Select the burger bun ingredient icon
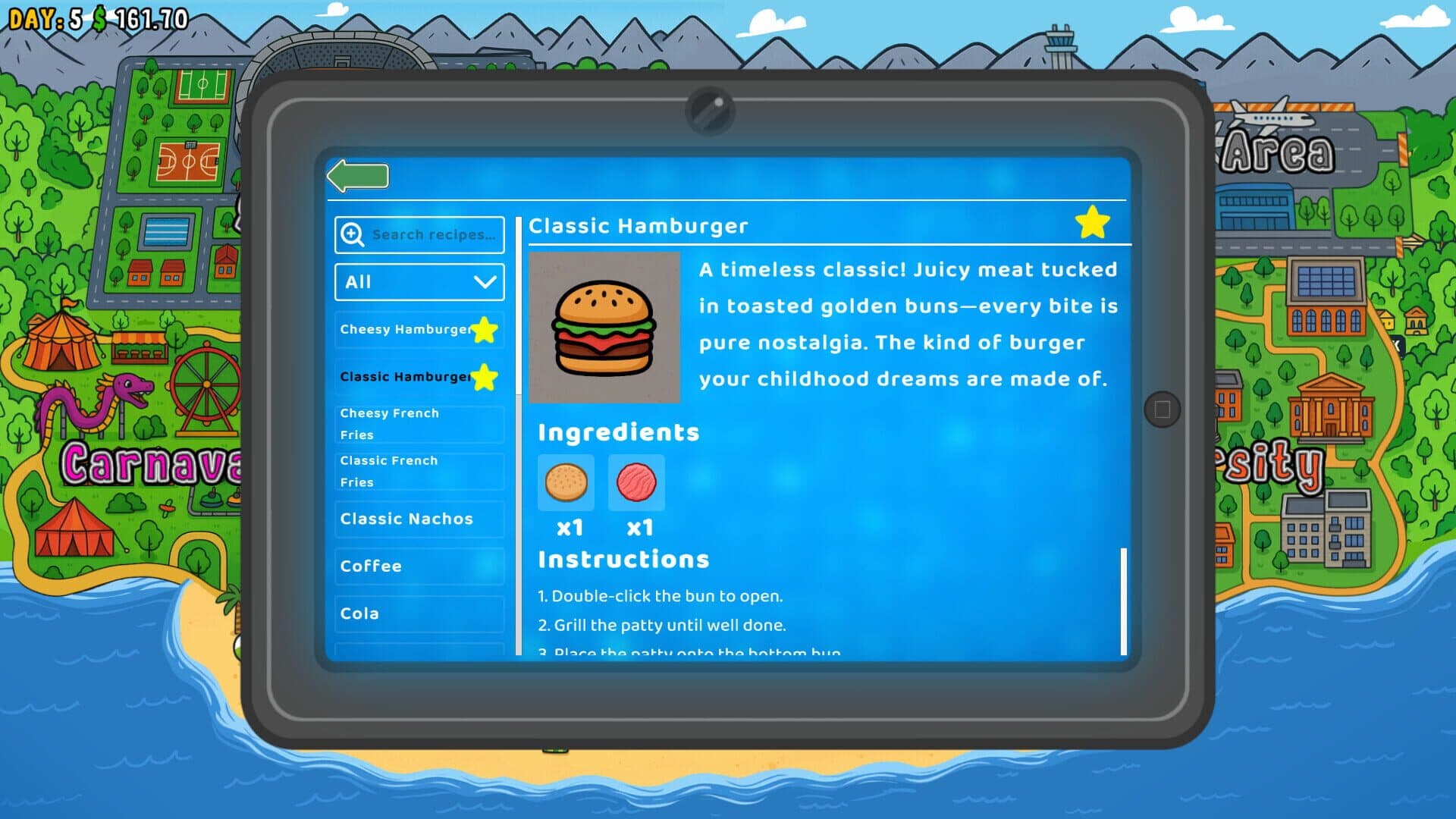 point(566,483)
